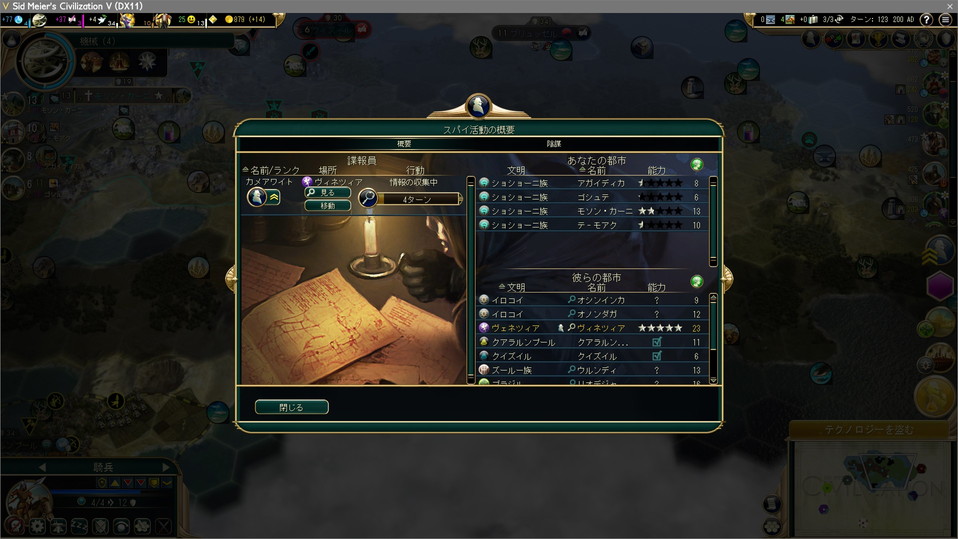This screenshot has width=958, height=539.
Task: Select the モソン・カーニ city row
Action: (x=595, y=211)
